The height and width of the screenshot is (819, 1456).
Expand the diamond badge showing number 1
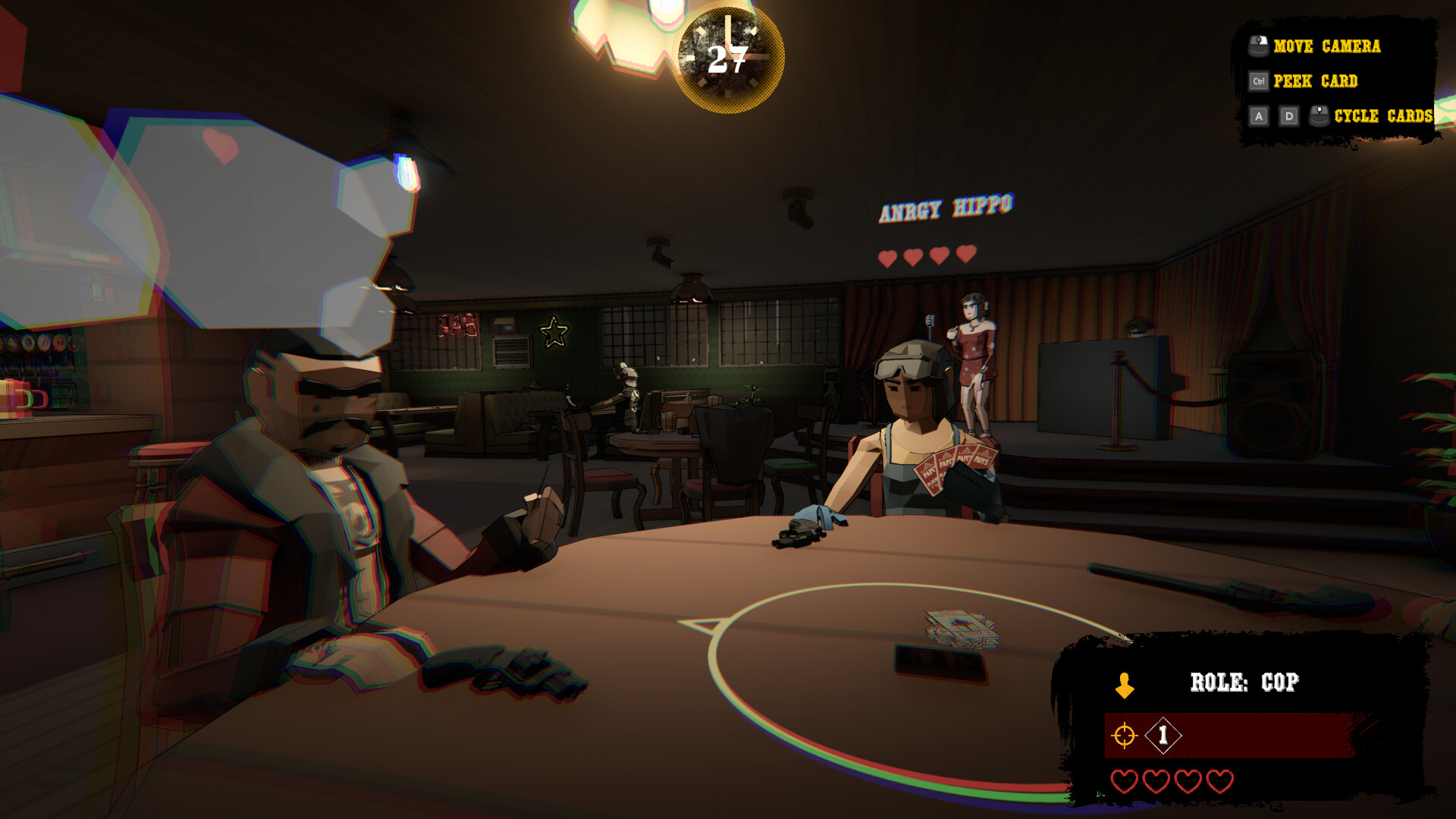coord(1162,733)
